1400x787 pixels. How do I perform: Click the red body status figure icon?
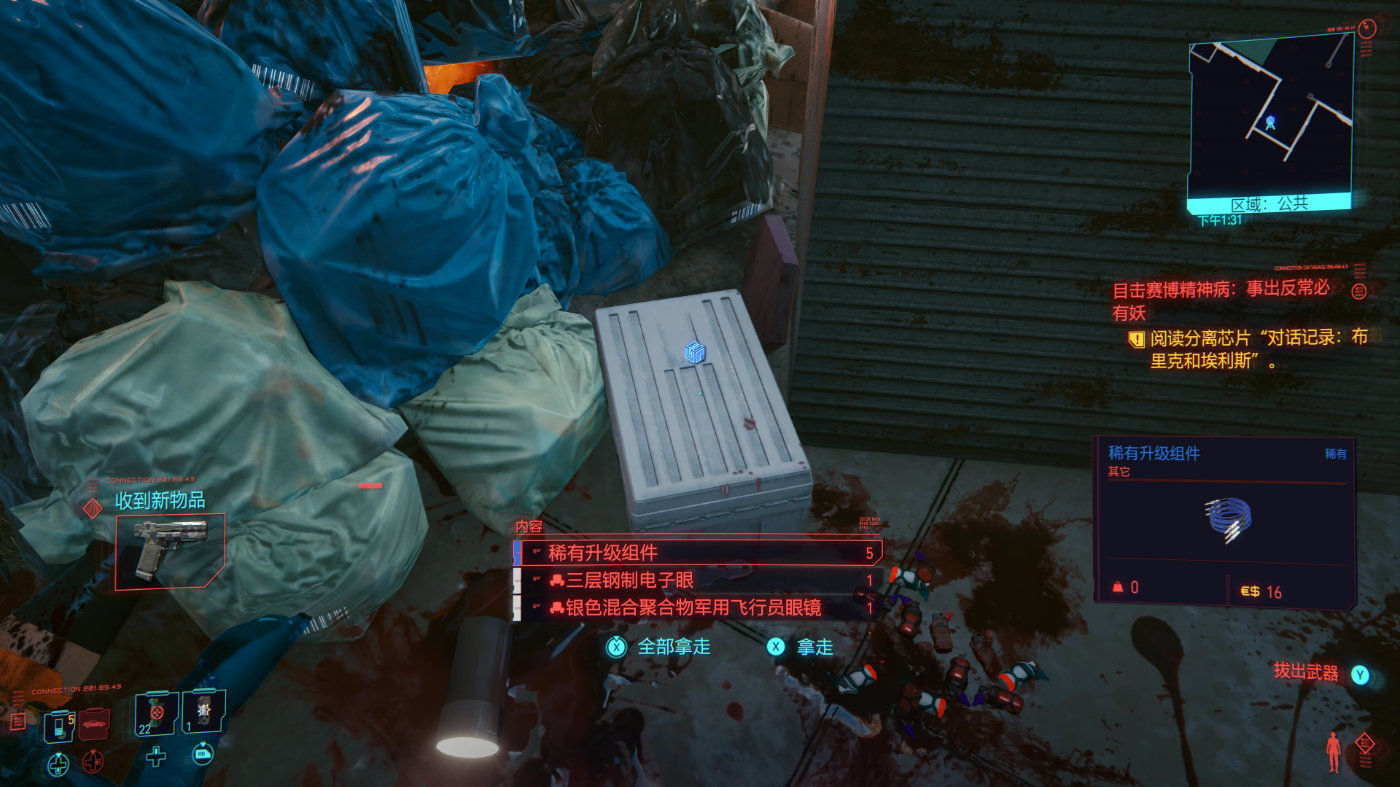tap(1332, 751)
